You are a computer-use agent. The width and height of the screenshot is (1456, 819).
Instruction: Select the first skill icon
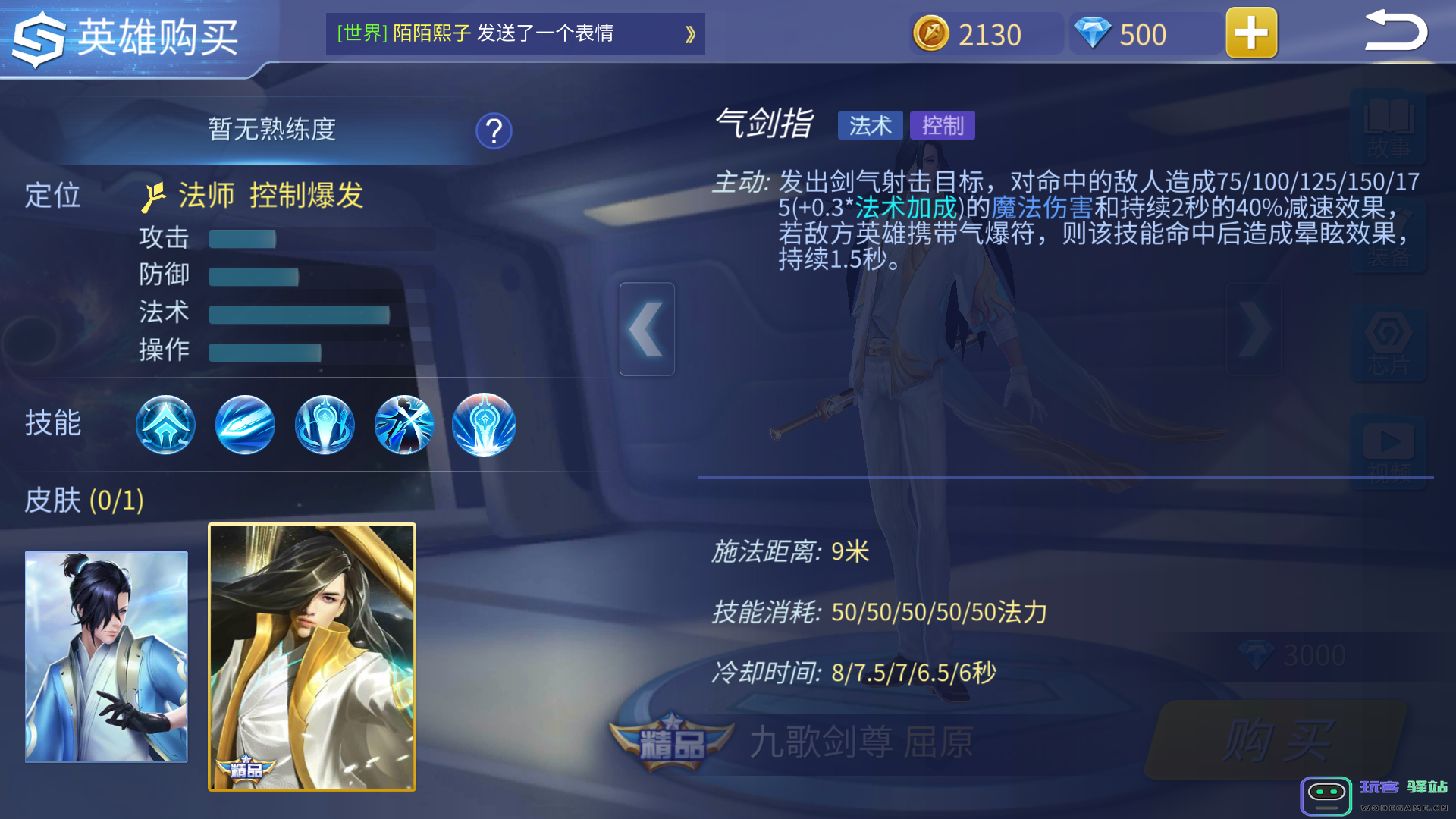pos(165,425)
